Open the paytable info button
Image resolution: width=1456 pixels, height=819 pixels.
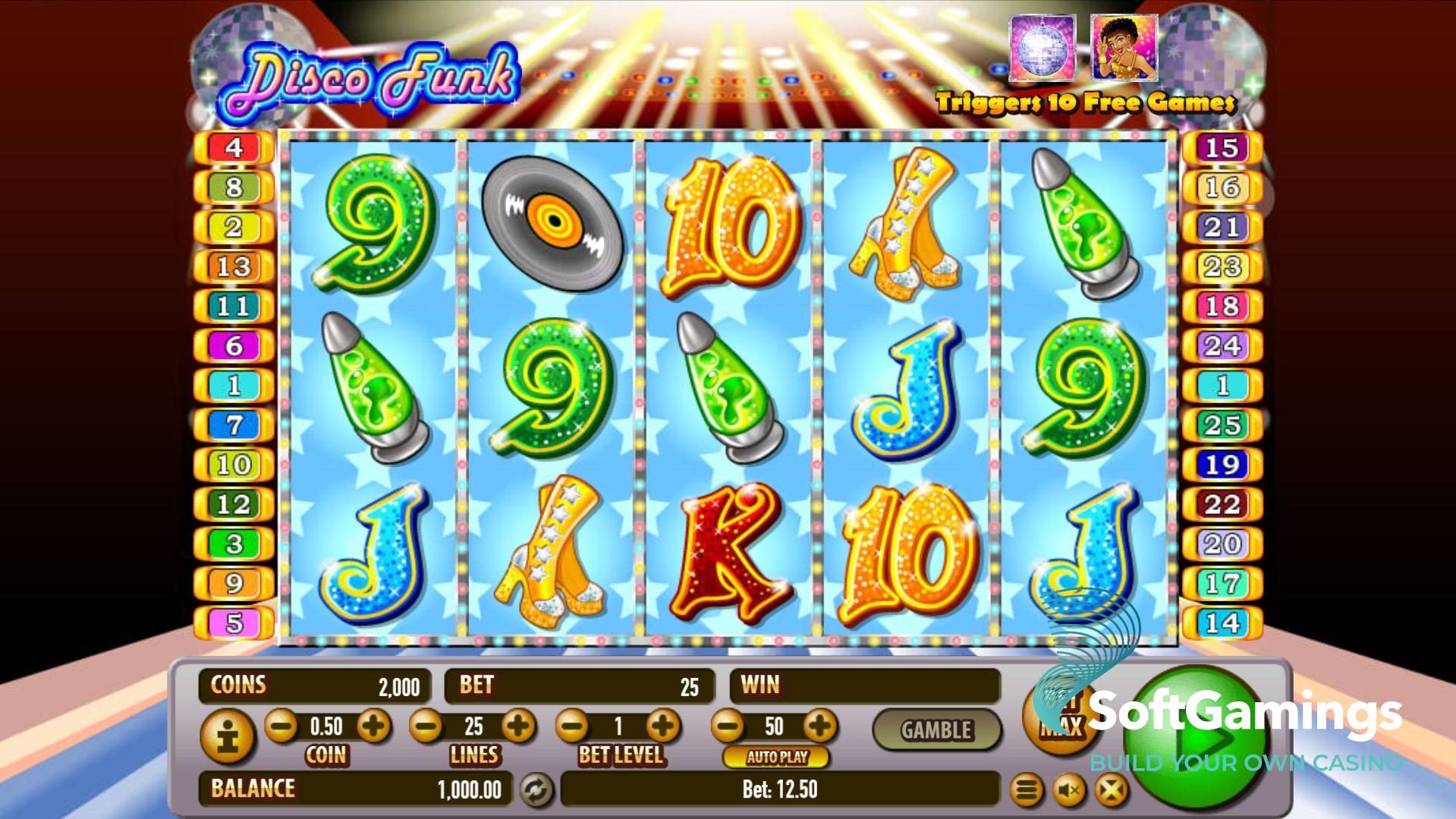tap(225, 736)
